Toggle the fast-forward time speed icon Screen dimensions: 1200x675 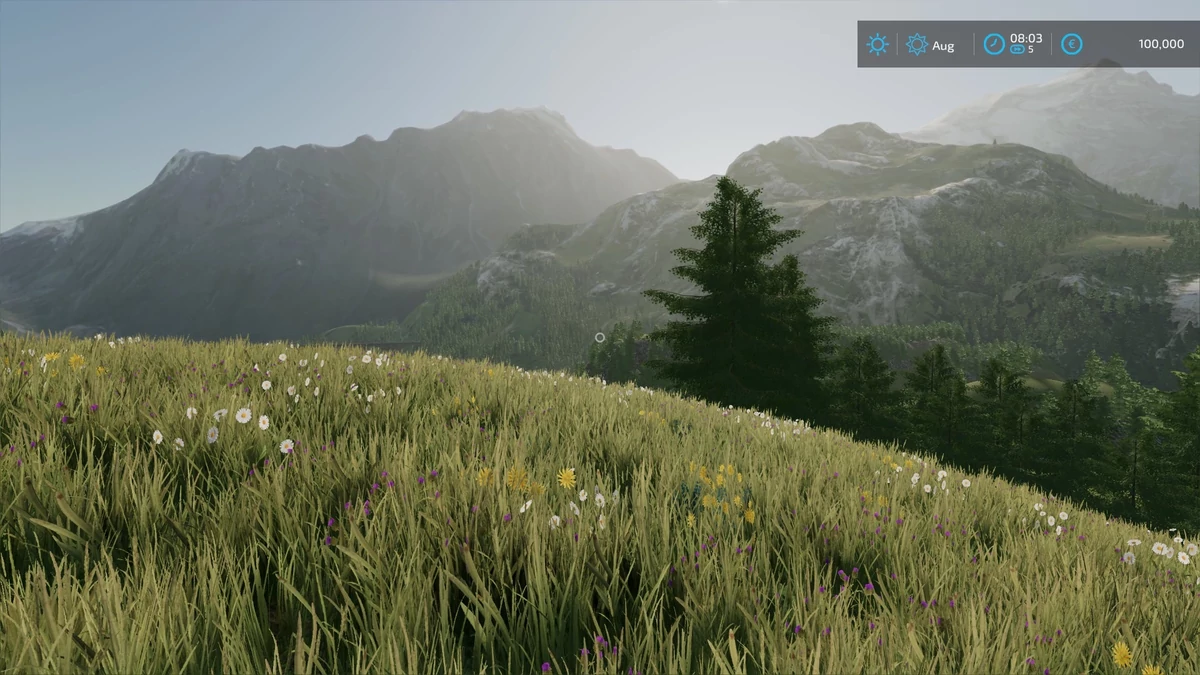coord(1018,49)
